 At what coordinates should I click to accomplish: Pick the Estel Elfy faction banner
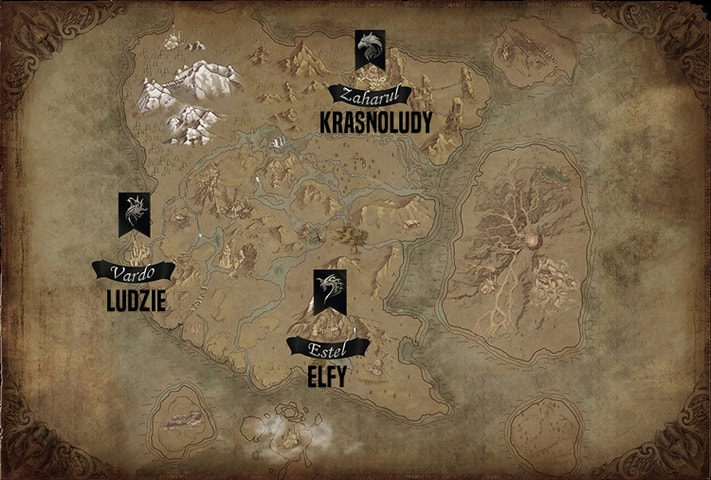coord(328,291)
